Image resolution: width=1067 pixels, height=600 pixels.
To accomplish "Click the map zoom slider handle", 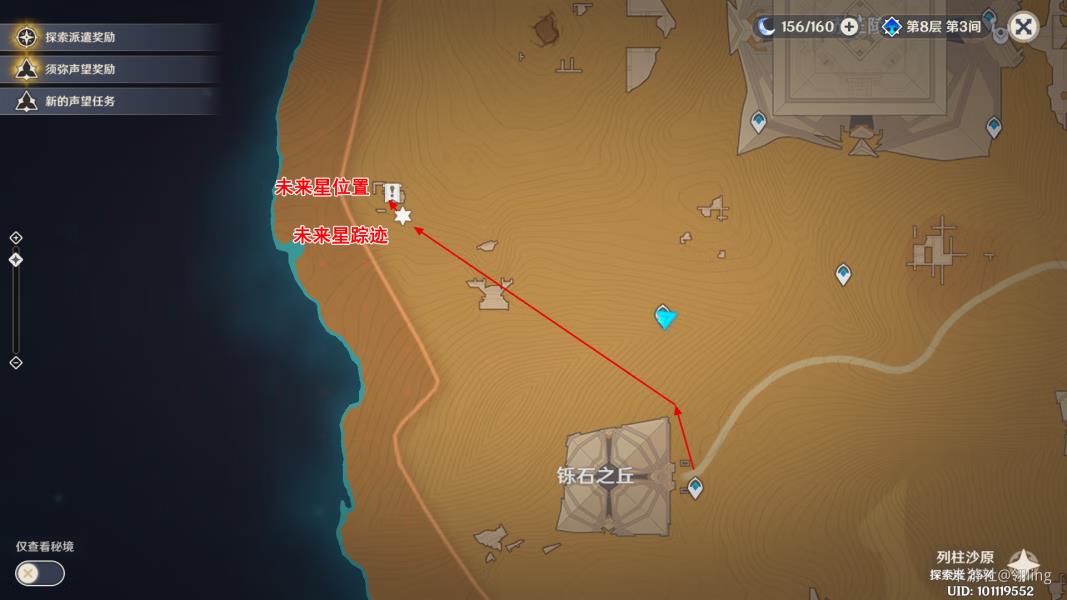I will [16, 260].
